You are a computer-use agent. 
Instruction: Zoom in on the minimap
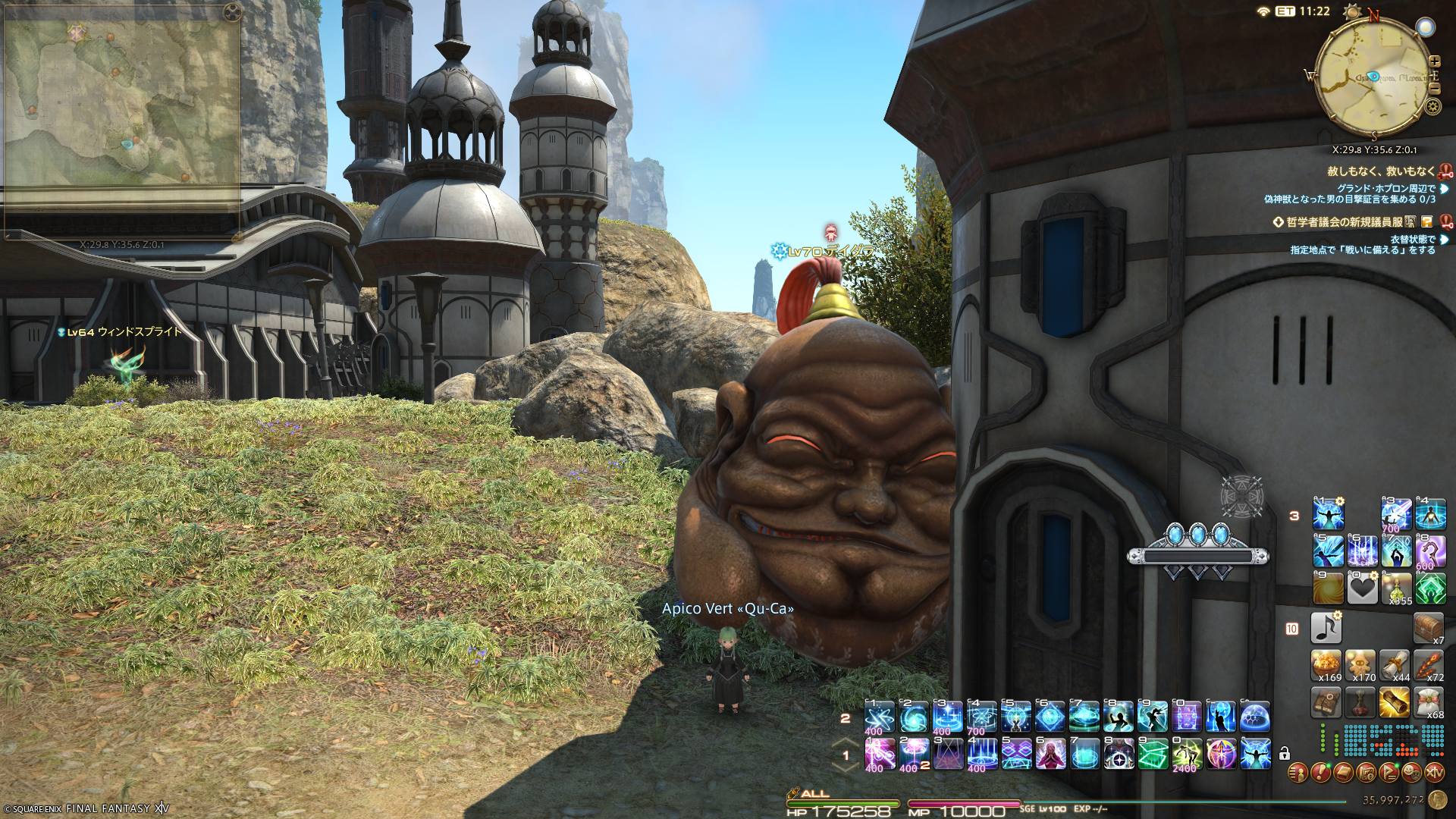(1434, 61)
